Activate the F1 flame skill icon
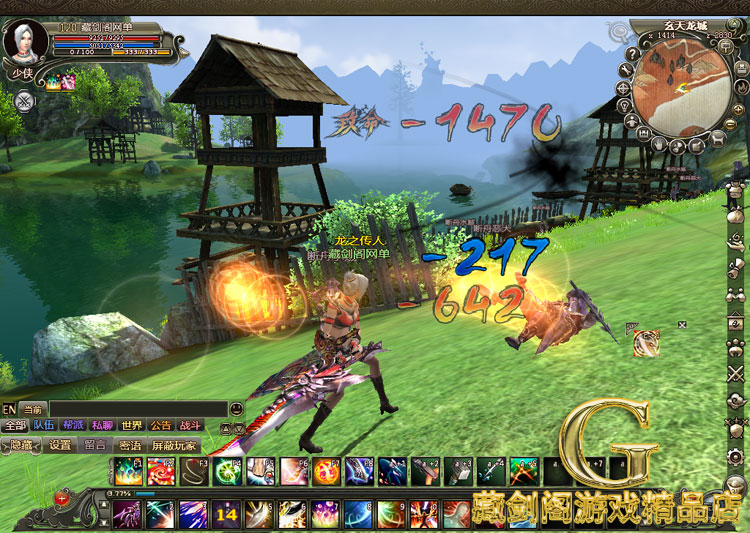 point(127,470)
